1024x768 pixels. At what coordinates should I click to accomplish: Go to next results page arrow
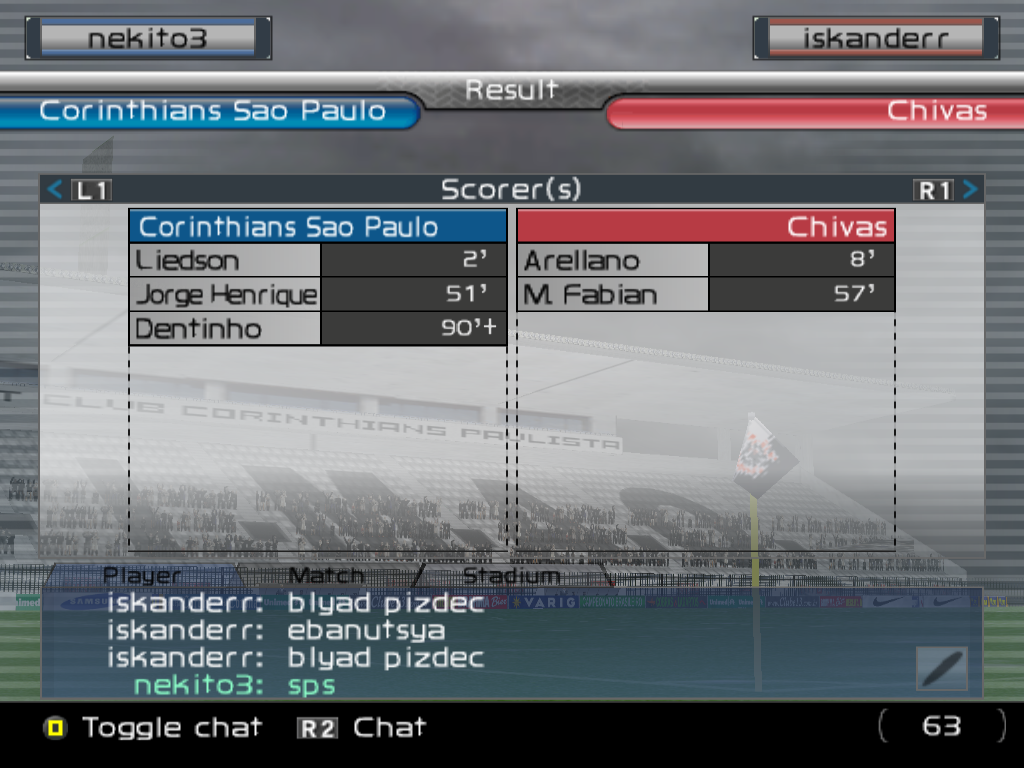[970, 189]
